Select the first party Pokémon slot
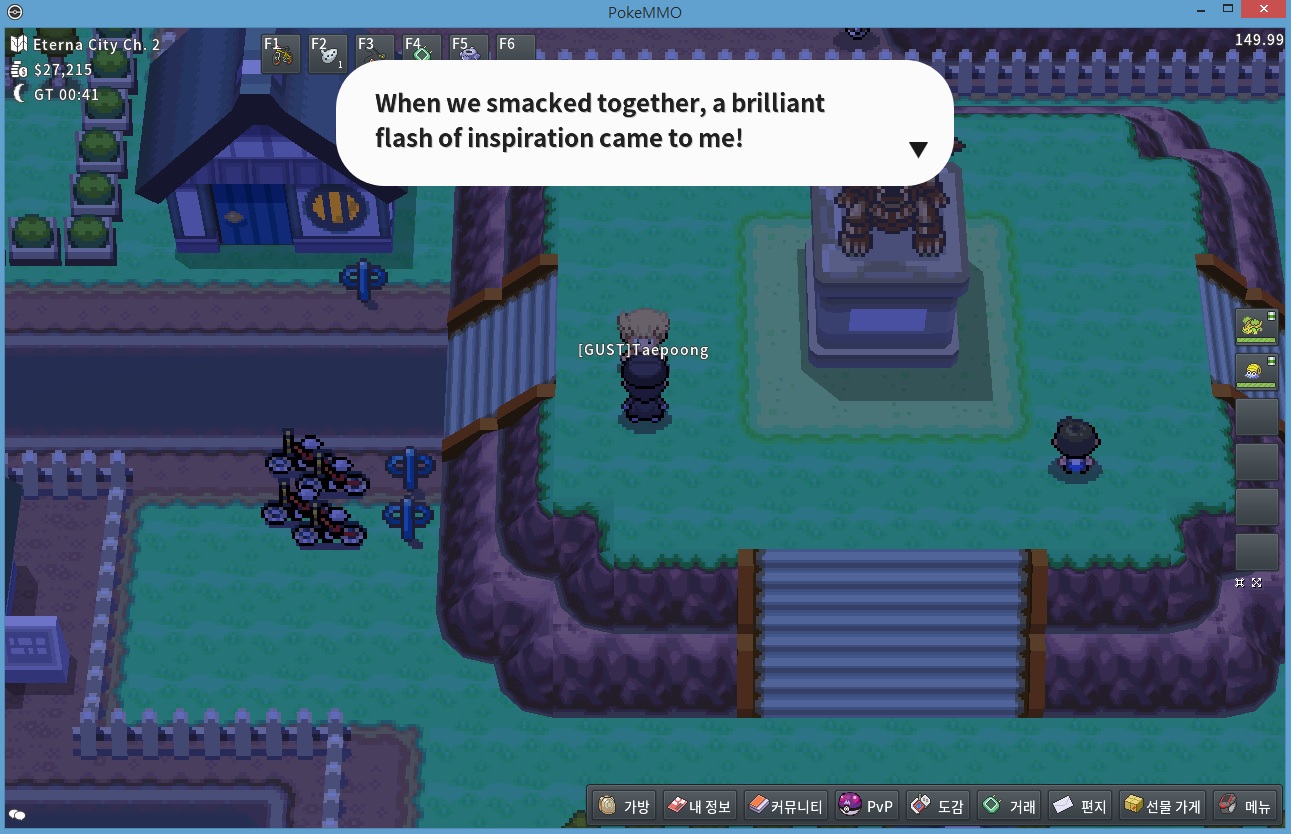 tap(1257, 326)
